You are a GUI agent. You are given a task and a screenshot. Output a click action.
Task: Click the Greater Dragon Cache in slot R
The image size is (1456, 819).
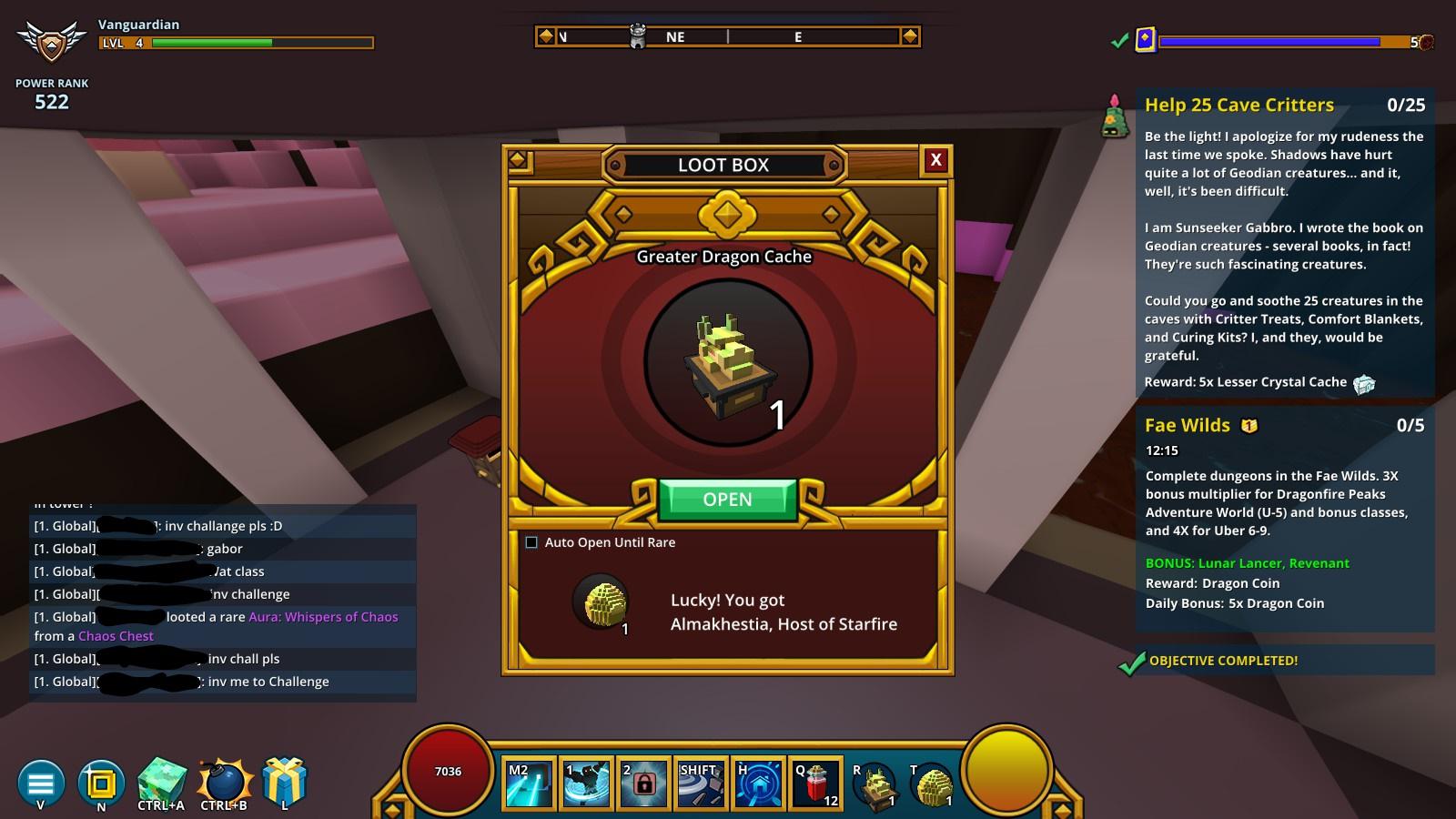pos(876,784)
